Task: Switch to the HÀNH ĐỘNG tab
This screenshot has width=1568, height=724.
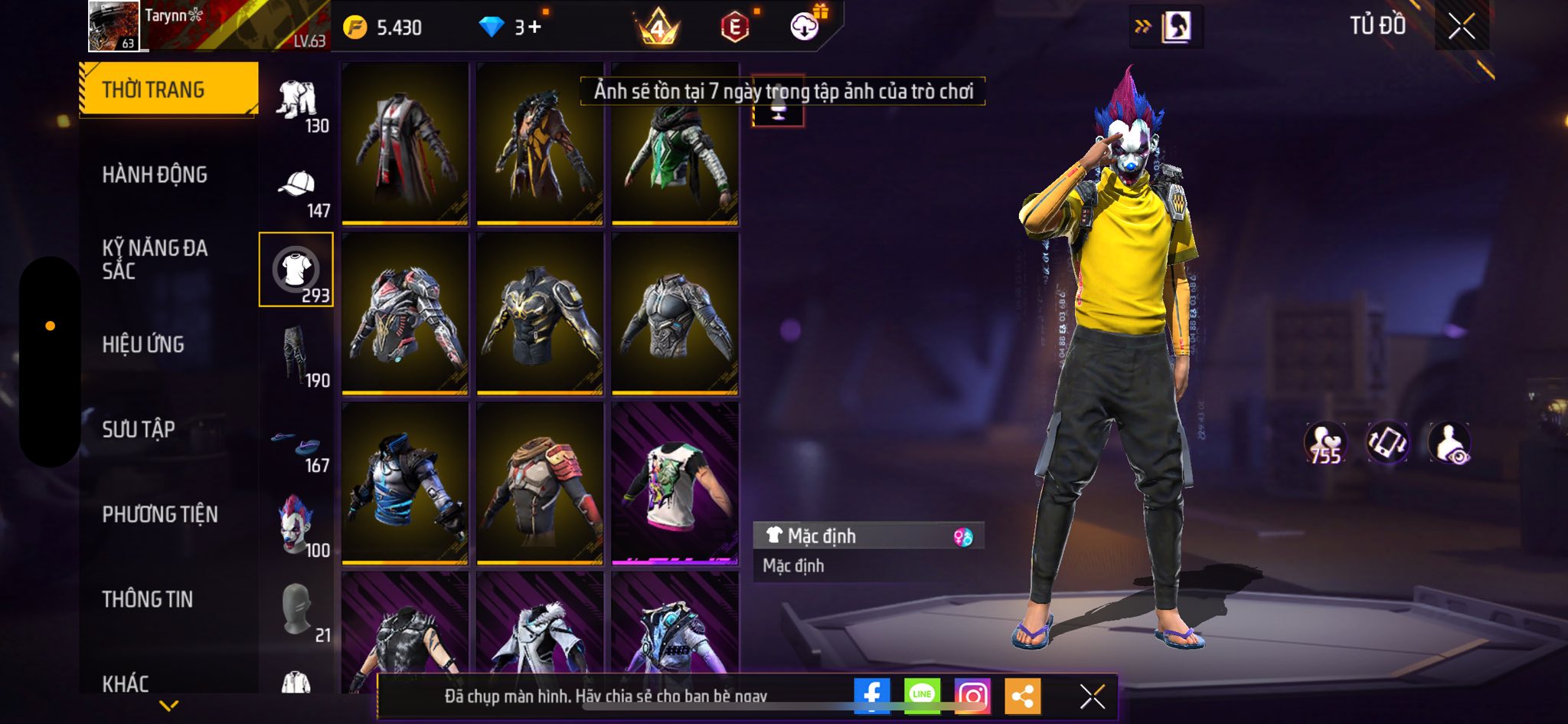Action: tap(155, 175)
